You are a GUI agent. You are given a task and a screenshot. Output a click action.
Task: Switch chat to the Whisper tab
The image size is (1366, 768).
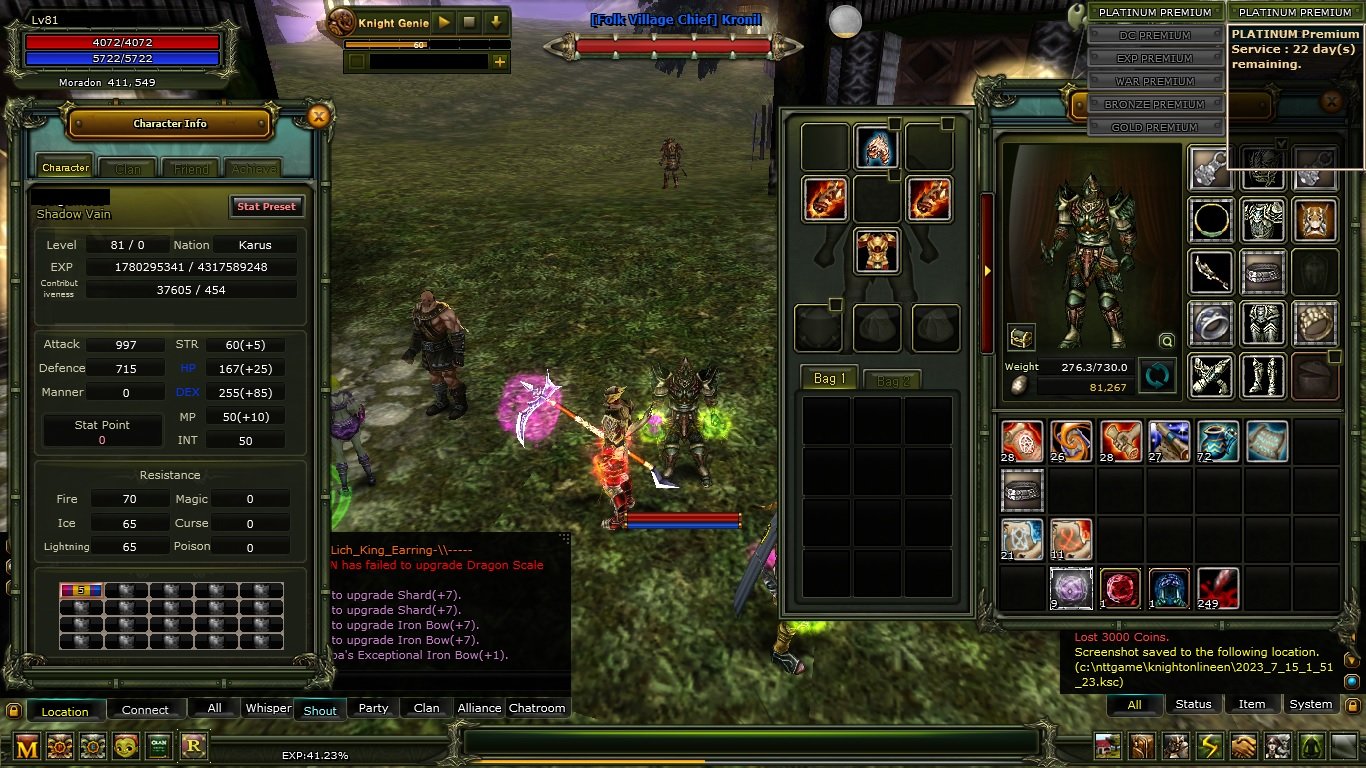[268, 708]
